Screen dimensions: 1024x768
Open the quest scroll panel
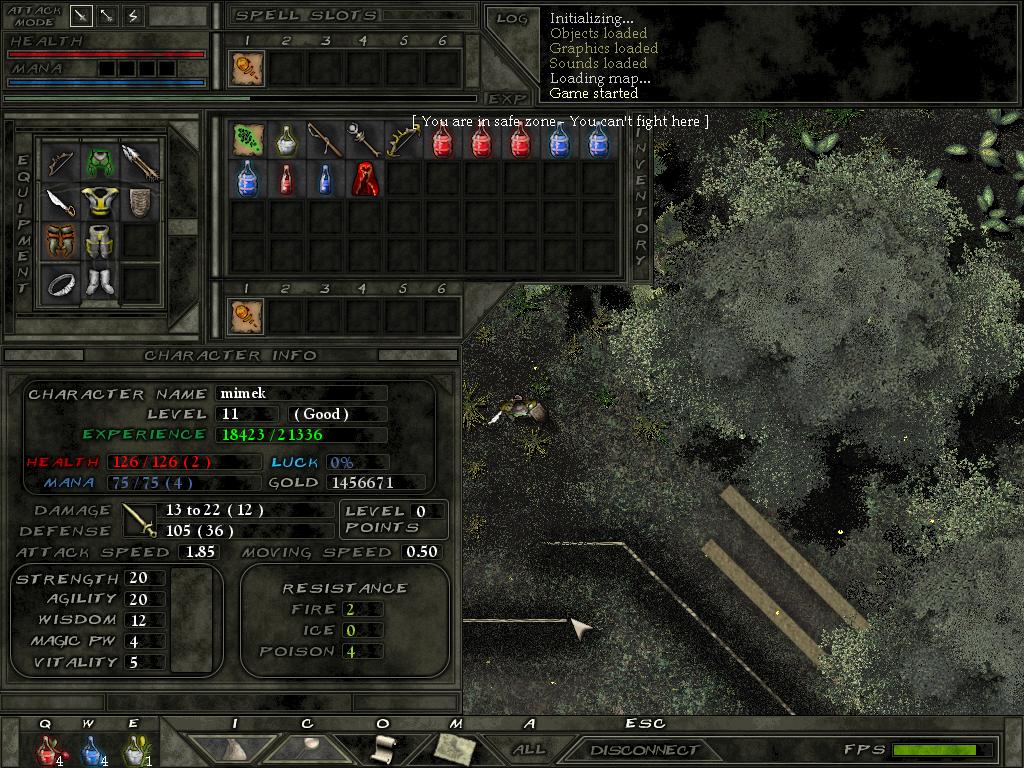(383, 749)
